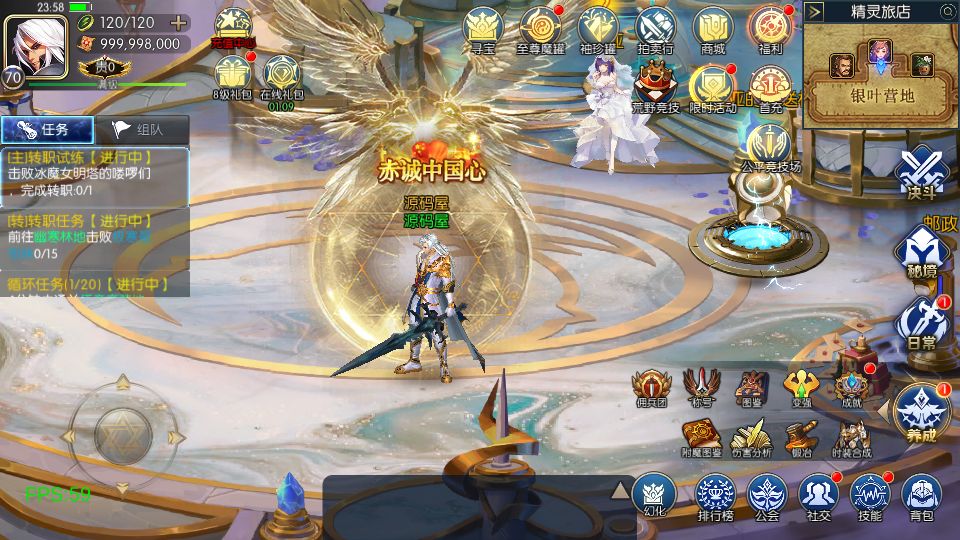
Task: Open the 技能 skills menu
Action: coord(869,495)
